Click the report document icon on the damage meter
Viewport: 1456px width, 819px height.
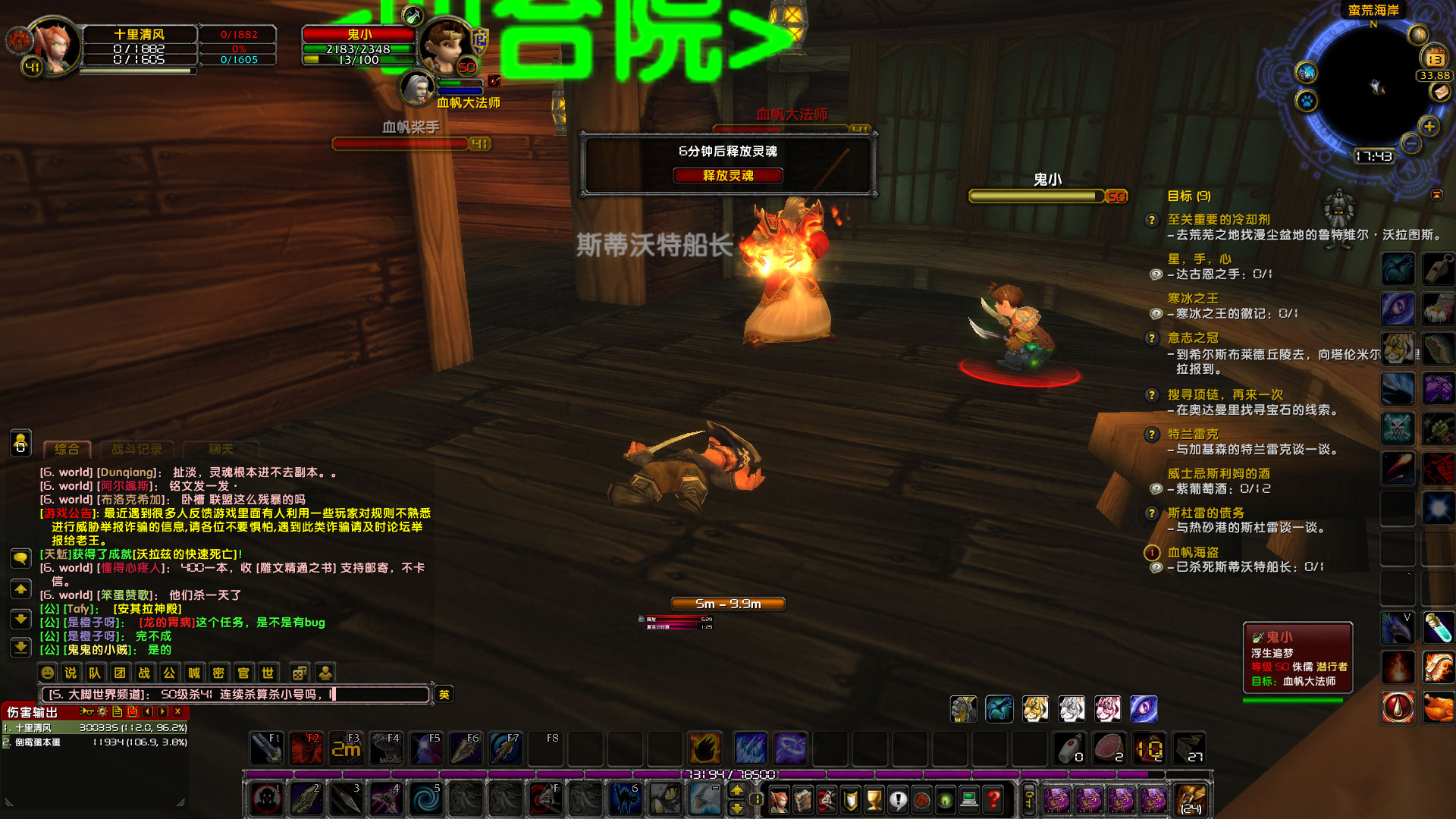tap(118, 711)
